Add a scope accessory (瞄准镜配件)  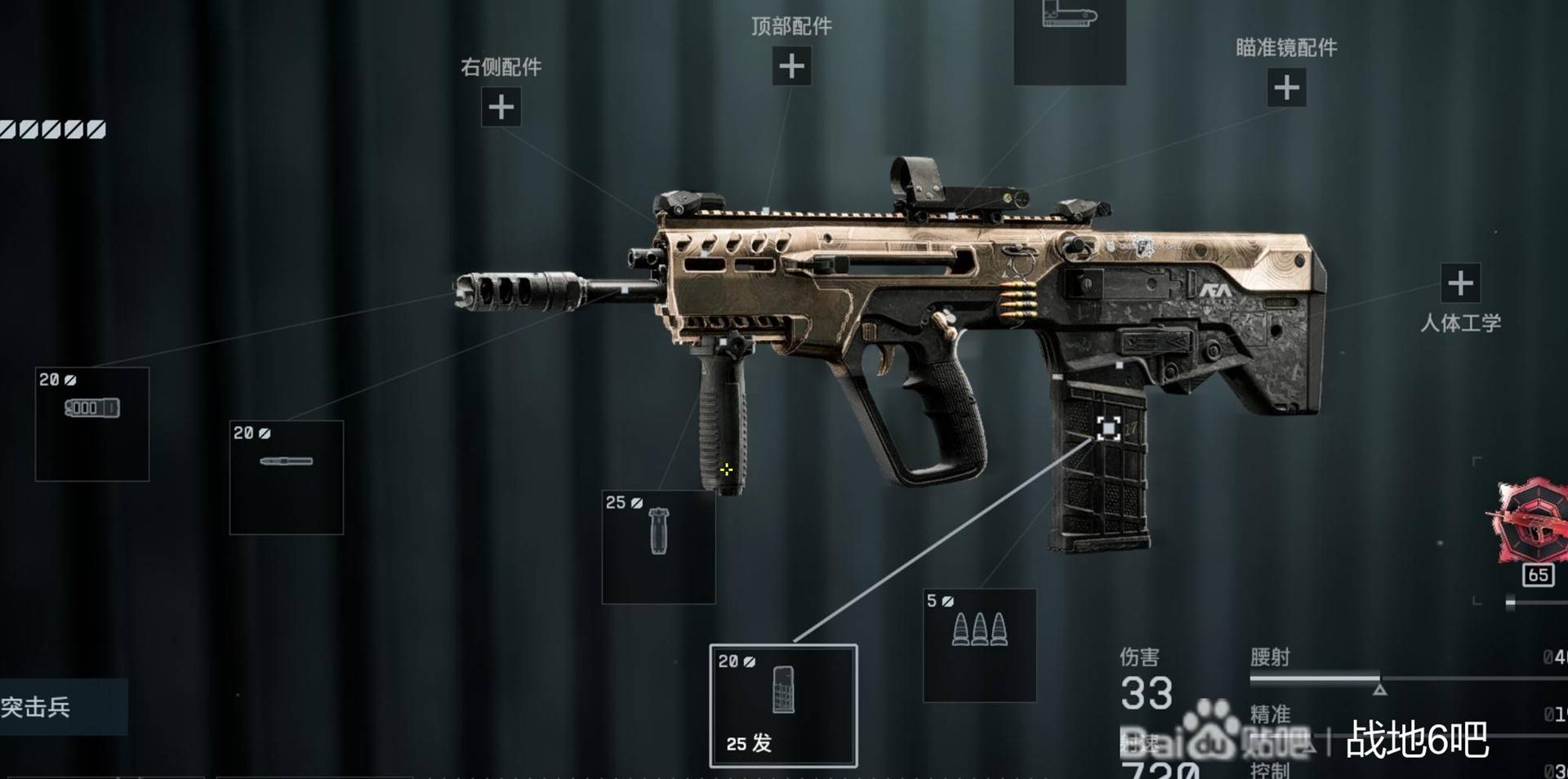tap(1286, 87)
